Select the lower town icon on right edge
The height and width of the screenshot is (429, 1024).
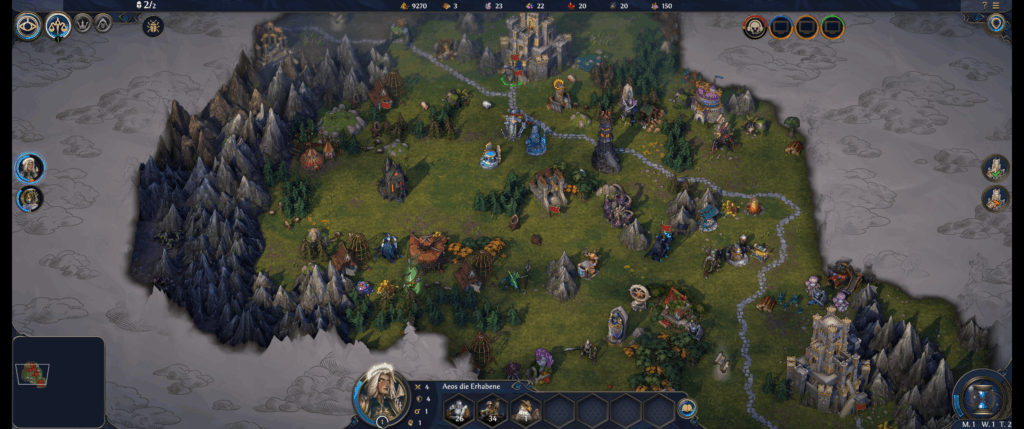pos(995,199)
